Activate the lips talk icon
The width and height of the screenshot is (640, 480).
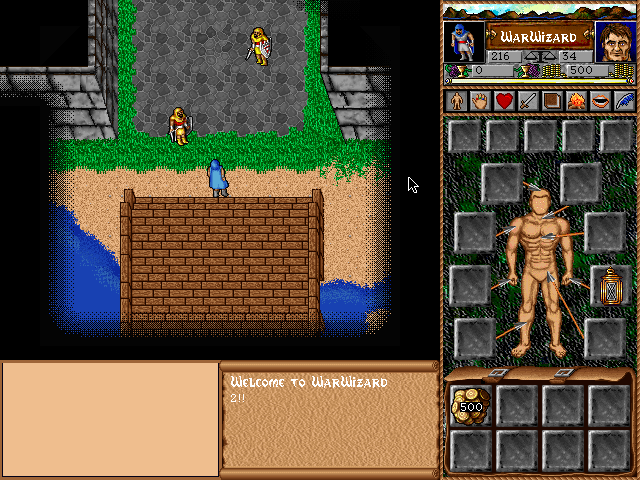pos(600,100)
